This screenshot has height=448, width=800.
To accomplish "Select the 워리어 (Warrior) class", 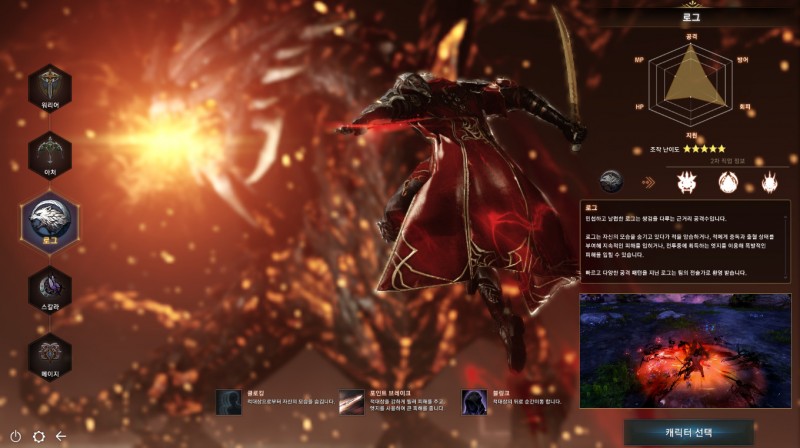I will pos(50,88).
